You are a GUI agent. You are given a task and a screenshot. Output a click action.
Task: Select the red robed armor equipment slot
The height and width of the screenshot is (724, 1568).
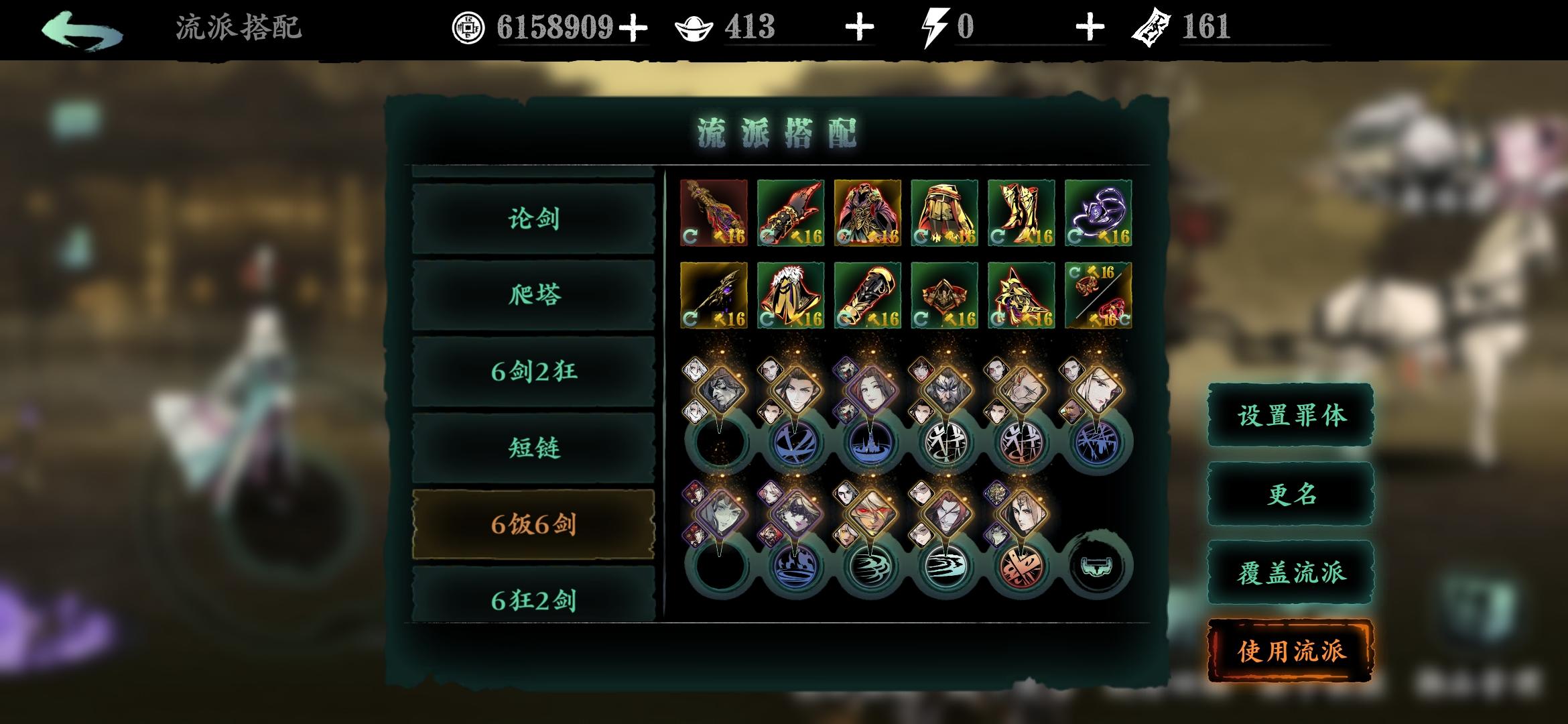867,213
